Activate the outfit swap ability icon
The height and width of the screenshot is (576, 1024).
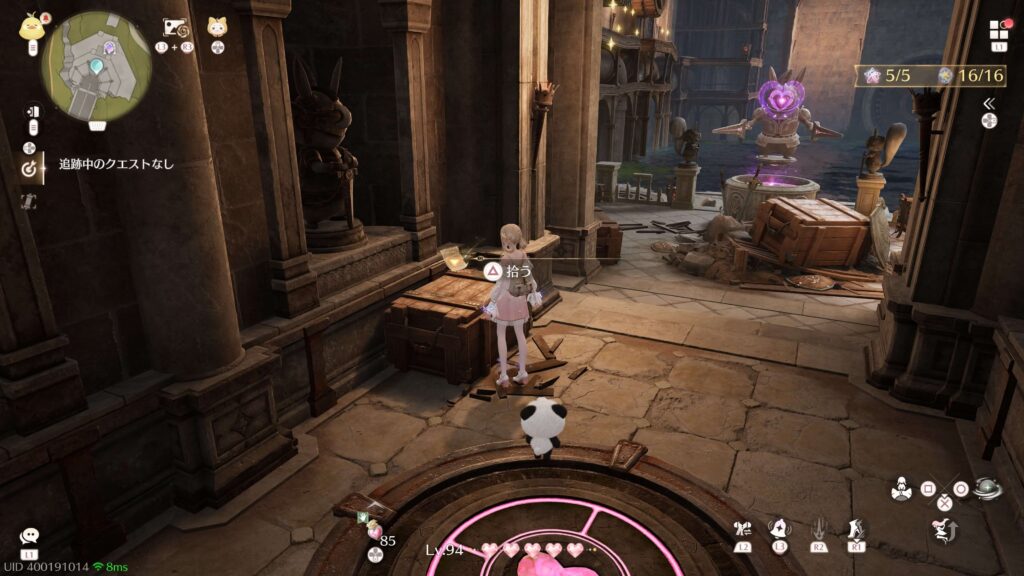tap(742, 529)
